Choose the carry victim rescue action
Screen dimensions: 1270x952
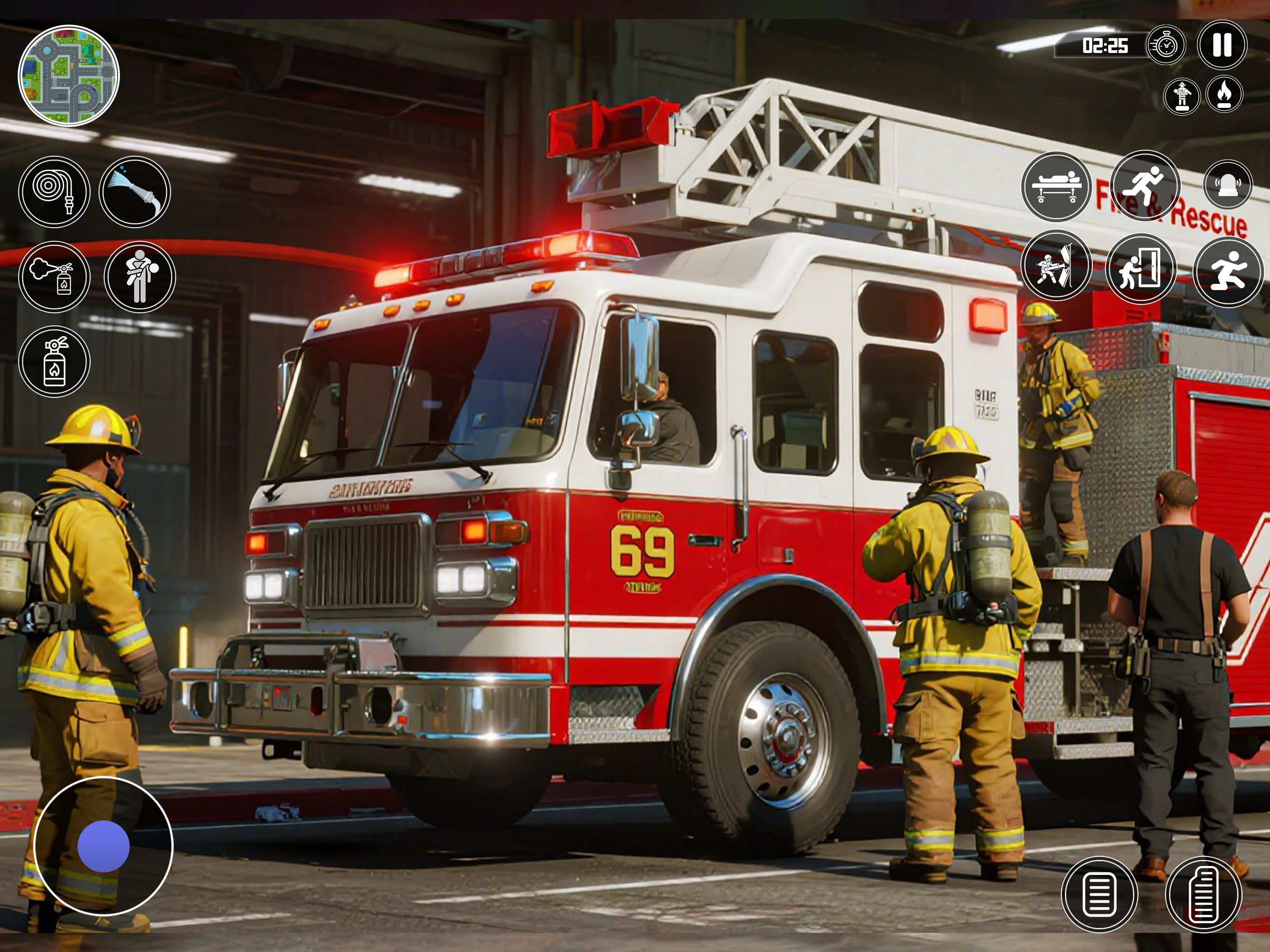point(139,277)
